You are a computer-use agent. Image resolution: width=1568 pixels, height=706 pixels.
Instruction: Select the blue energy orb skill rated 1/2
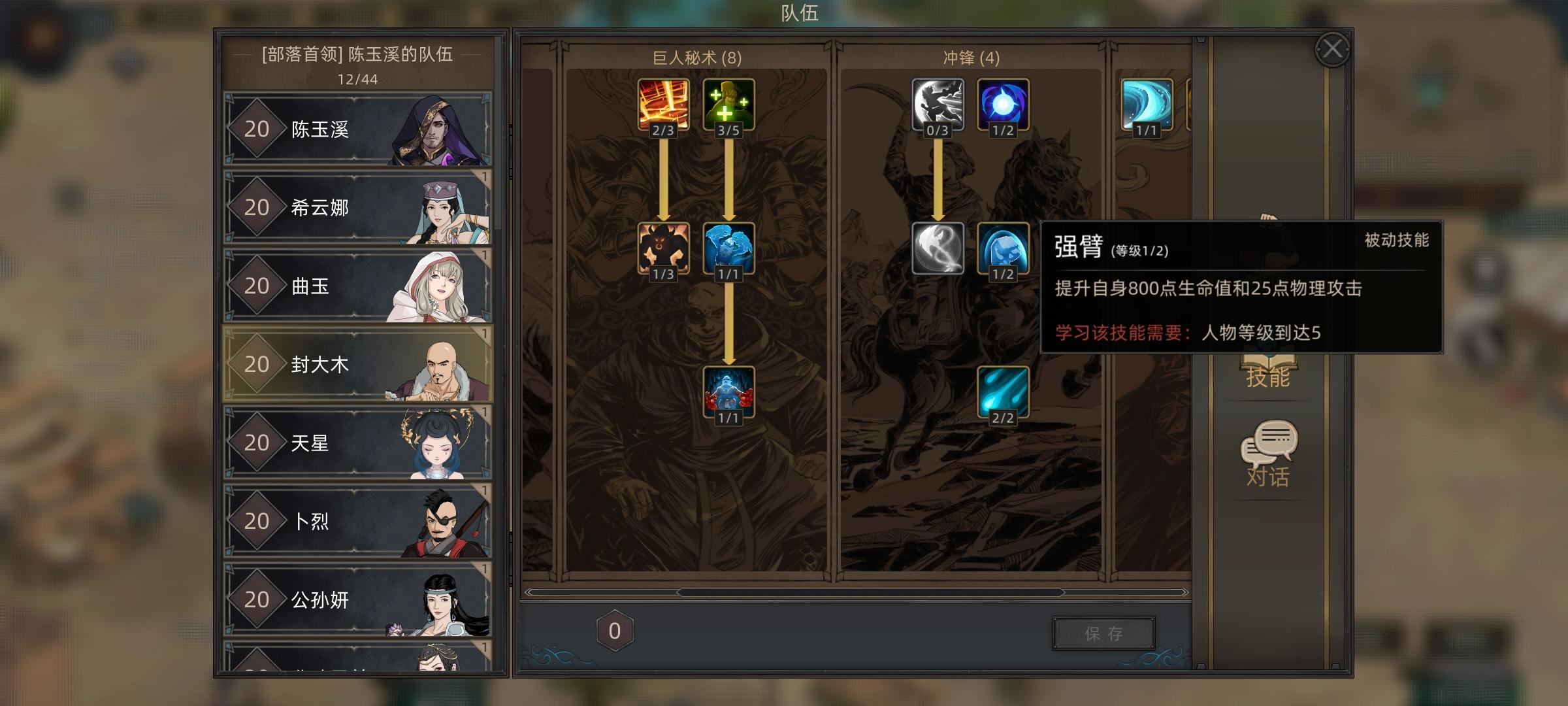click(x=1002, y=103)
